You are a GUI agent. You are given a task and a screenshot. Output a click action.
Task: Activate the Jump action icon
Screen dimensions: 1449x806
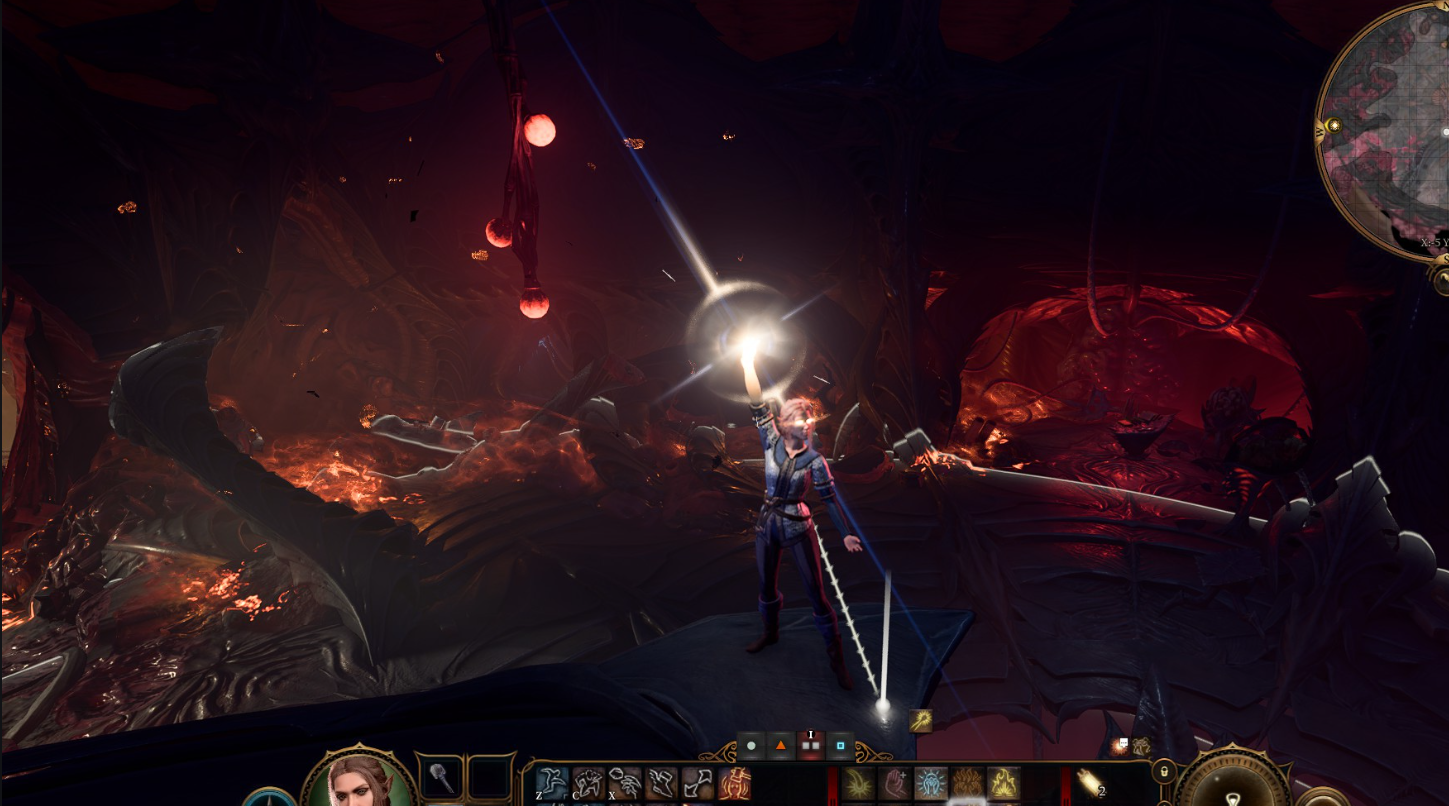552,783
